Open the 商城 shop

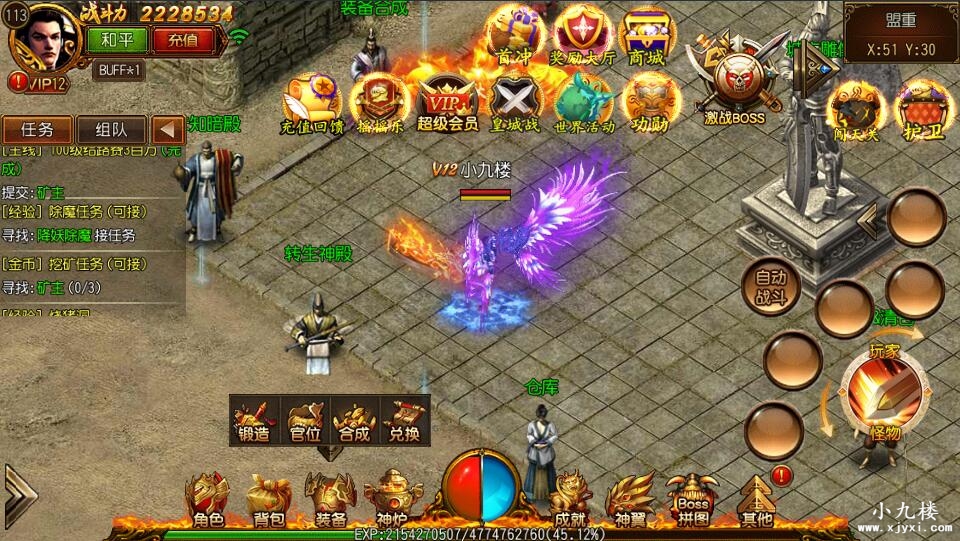coord(647,38)
